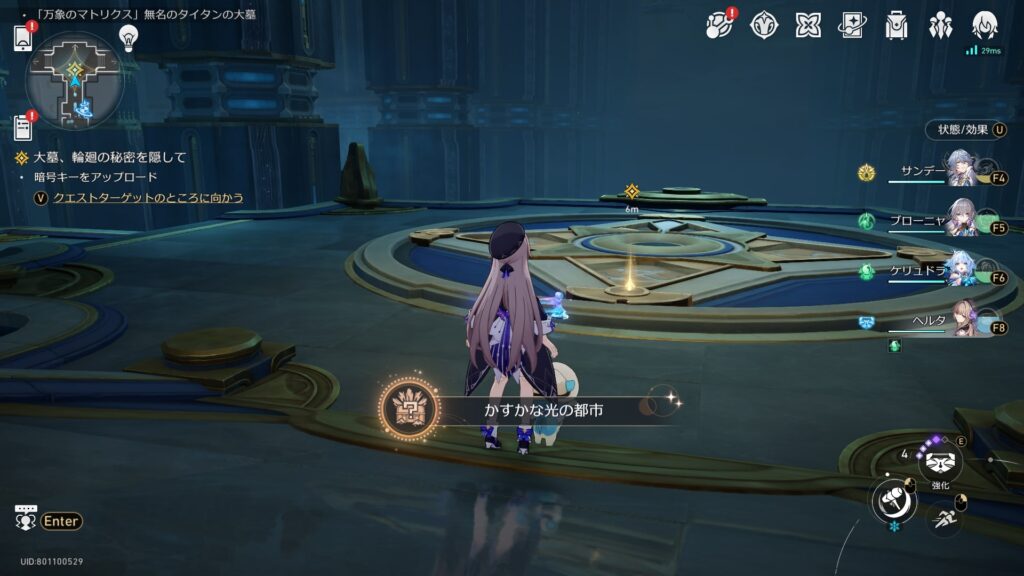Viewport: 1024px width, 576px height.
Task: Open the backpack inventory
Action: 896,26
